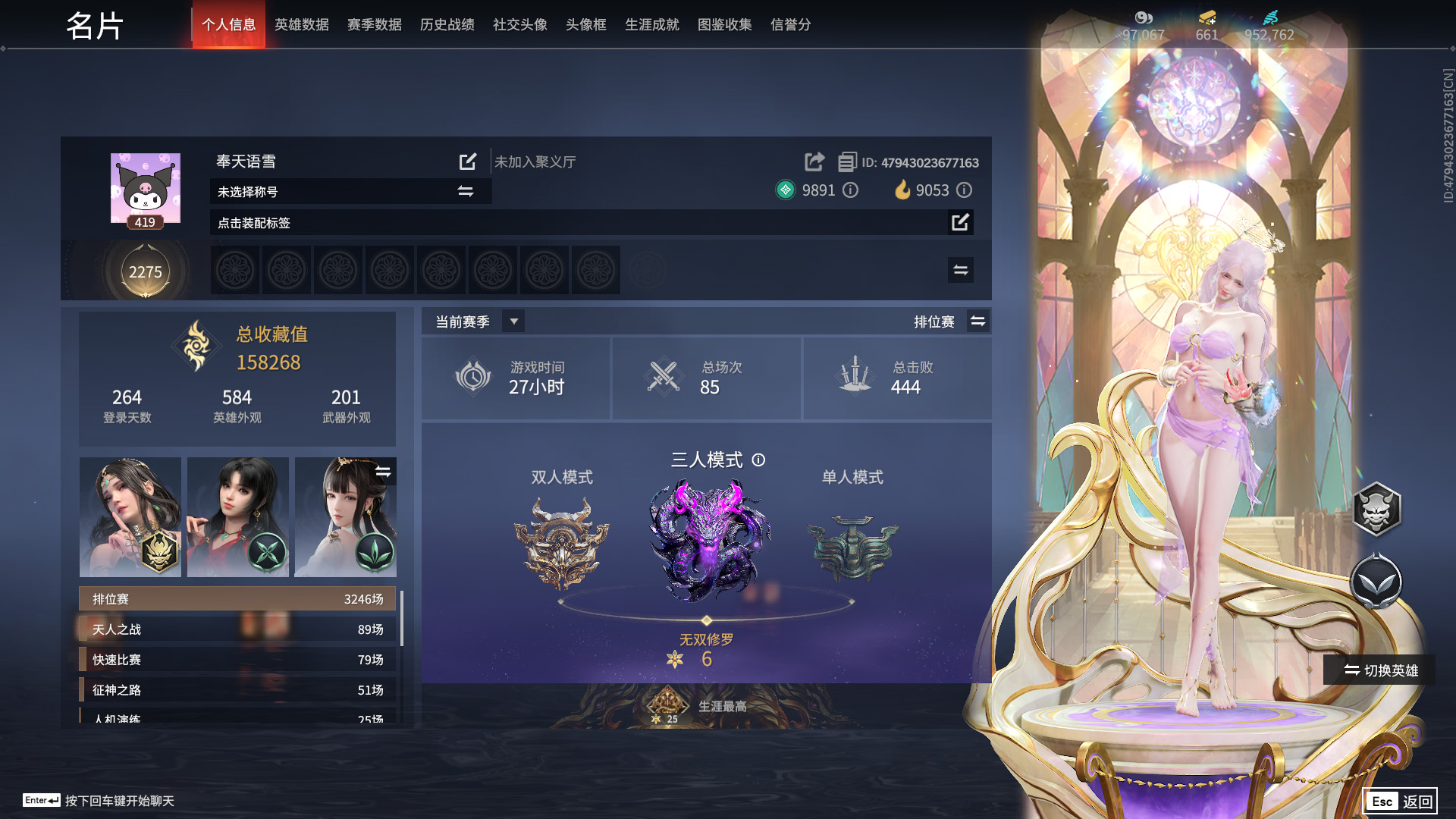Open the 当前赛季 season dropdown
This screenshot has width=1456, height=819.
[513, 321]
